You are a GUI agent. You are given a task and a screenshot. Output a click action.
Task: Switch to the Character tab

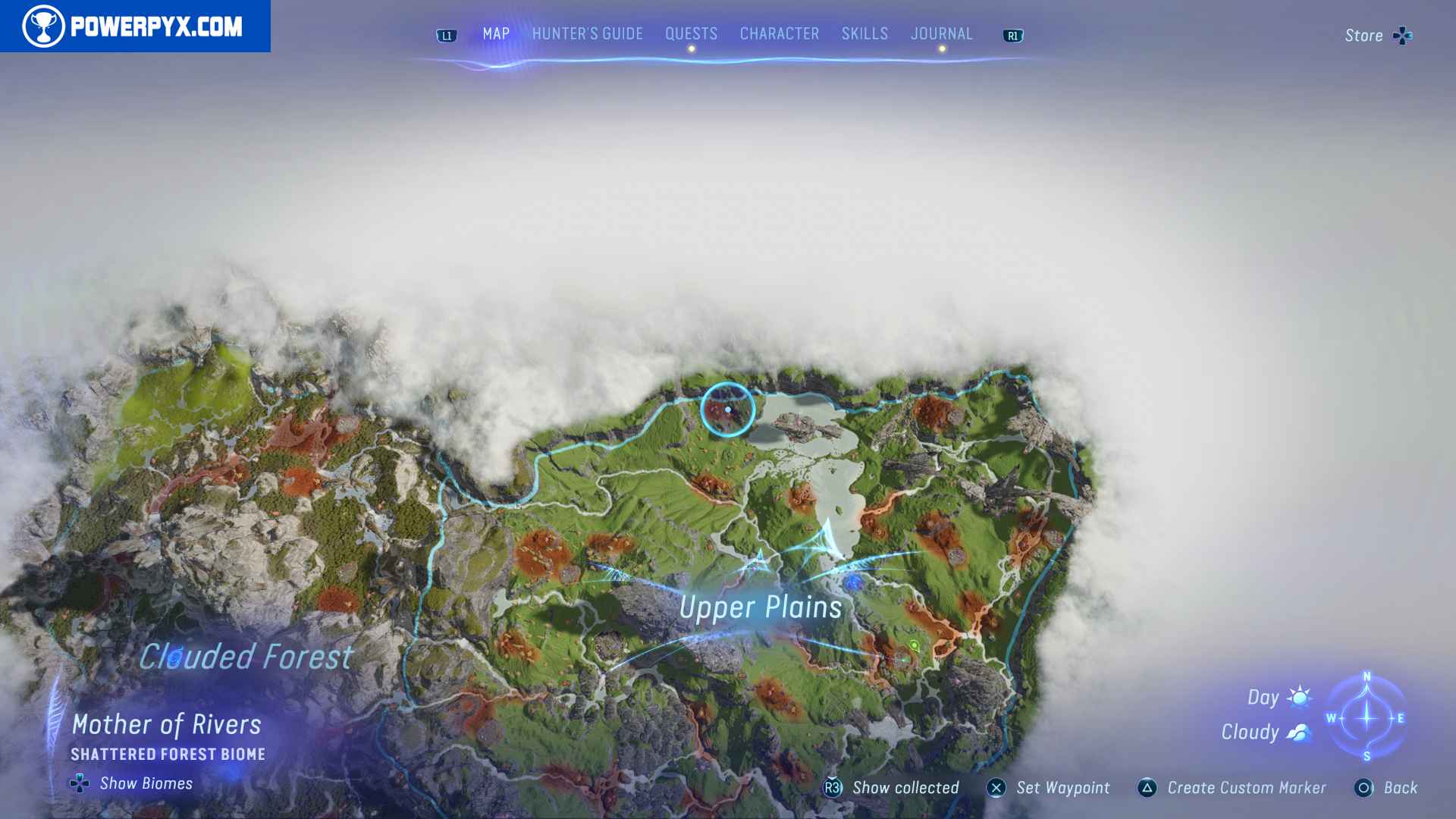coord(778,33)
